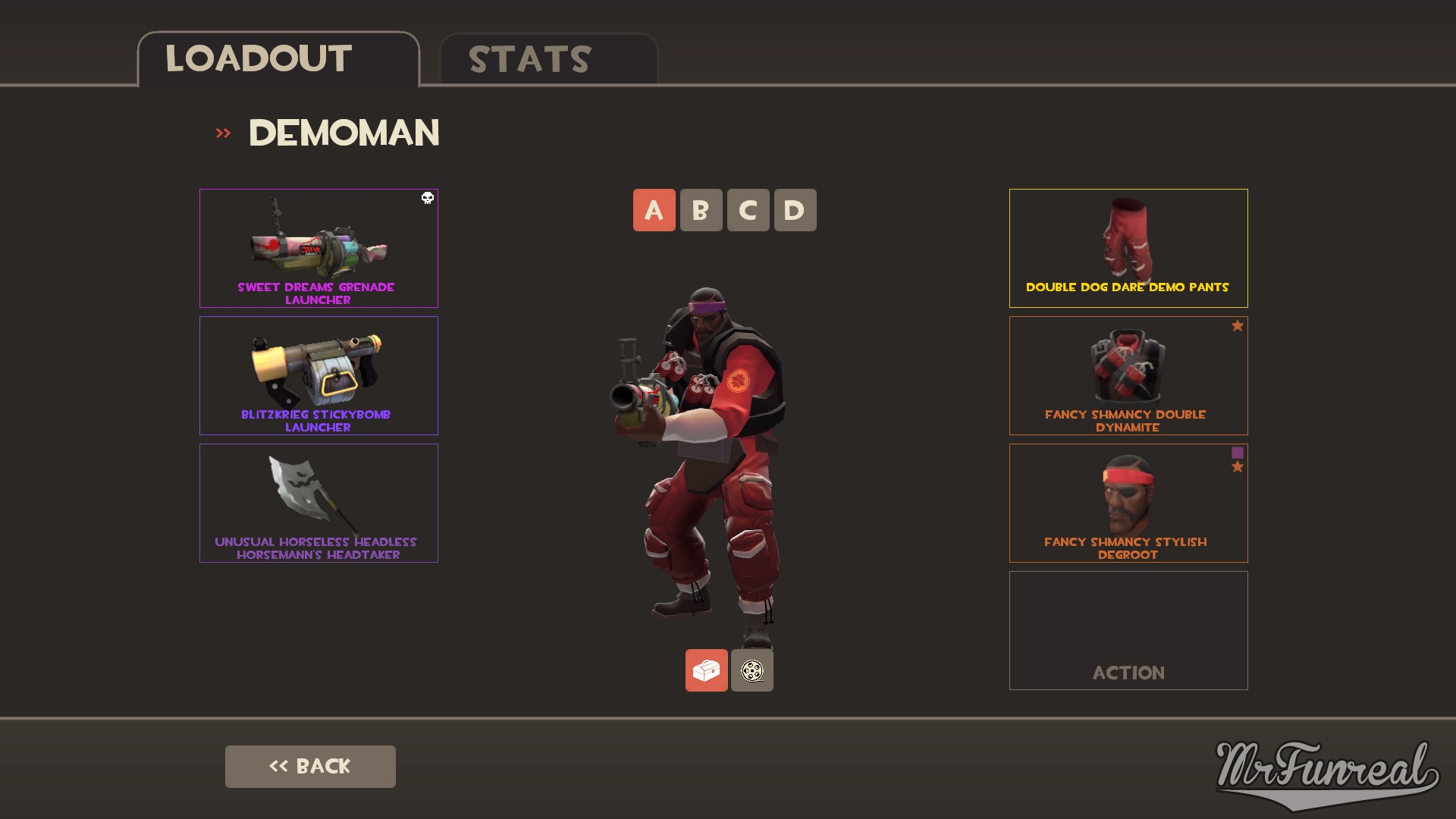Open the empty ACTION item slot
The width and height of the screenshot is (1456, 819).
[x=1128, y=630]
